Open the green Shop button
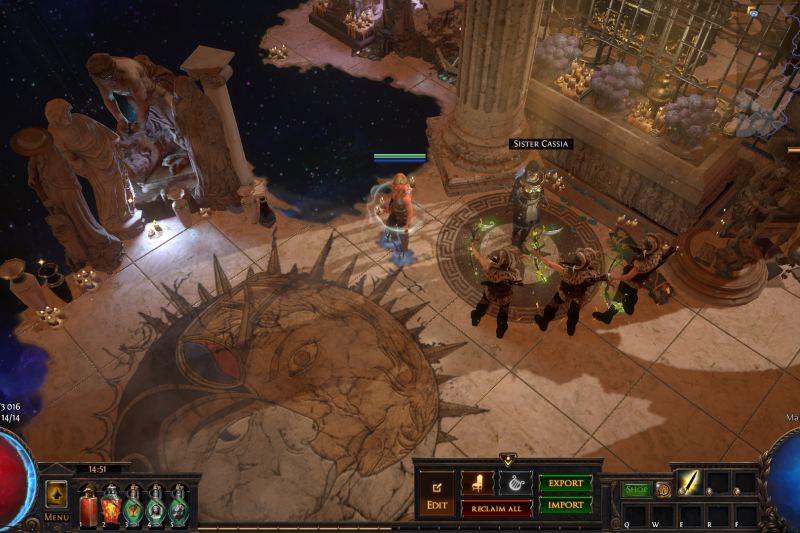Image resolution: width=800 pixels, height=533 pixels. (637, 490)
